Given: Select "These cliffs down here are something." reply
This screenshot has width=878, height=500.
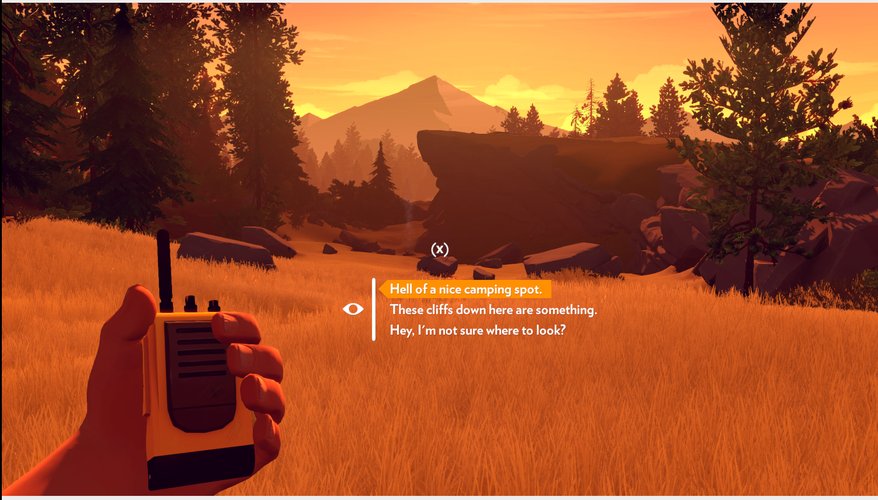Looking at the screenshot, I should click(x=493, y=310).
